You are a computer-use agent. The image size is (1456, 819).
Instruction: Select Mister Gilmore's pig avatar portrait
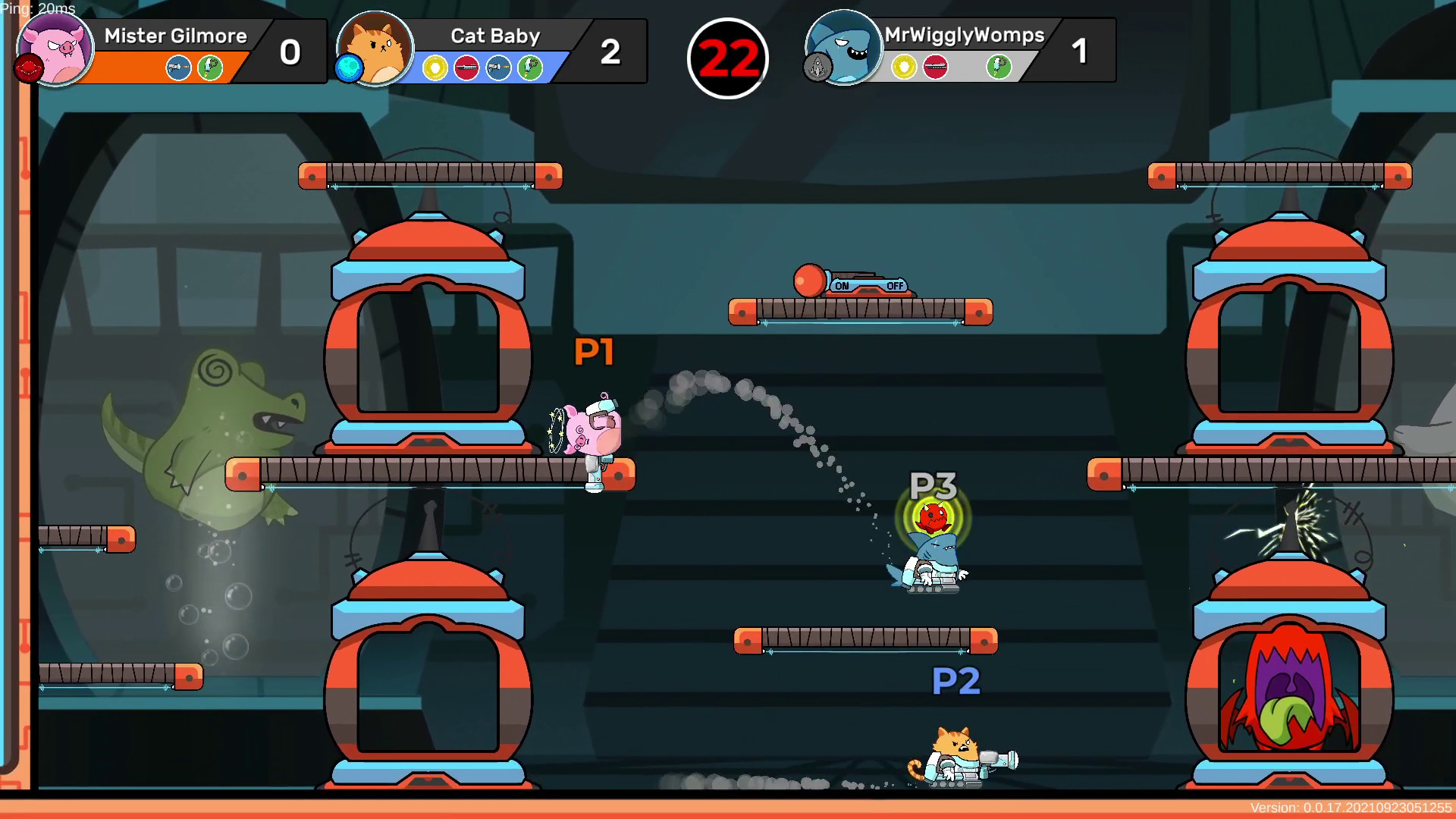click(55, 49)
